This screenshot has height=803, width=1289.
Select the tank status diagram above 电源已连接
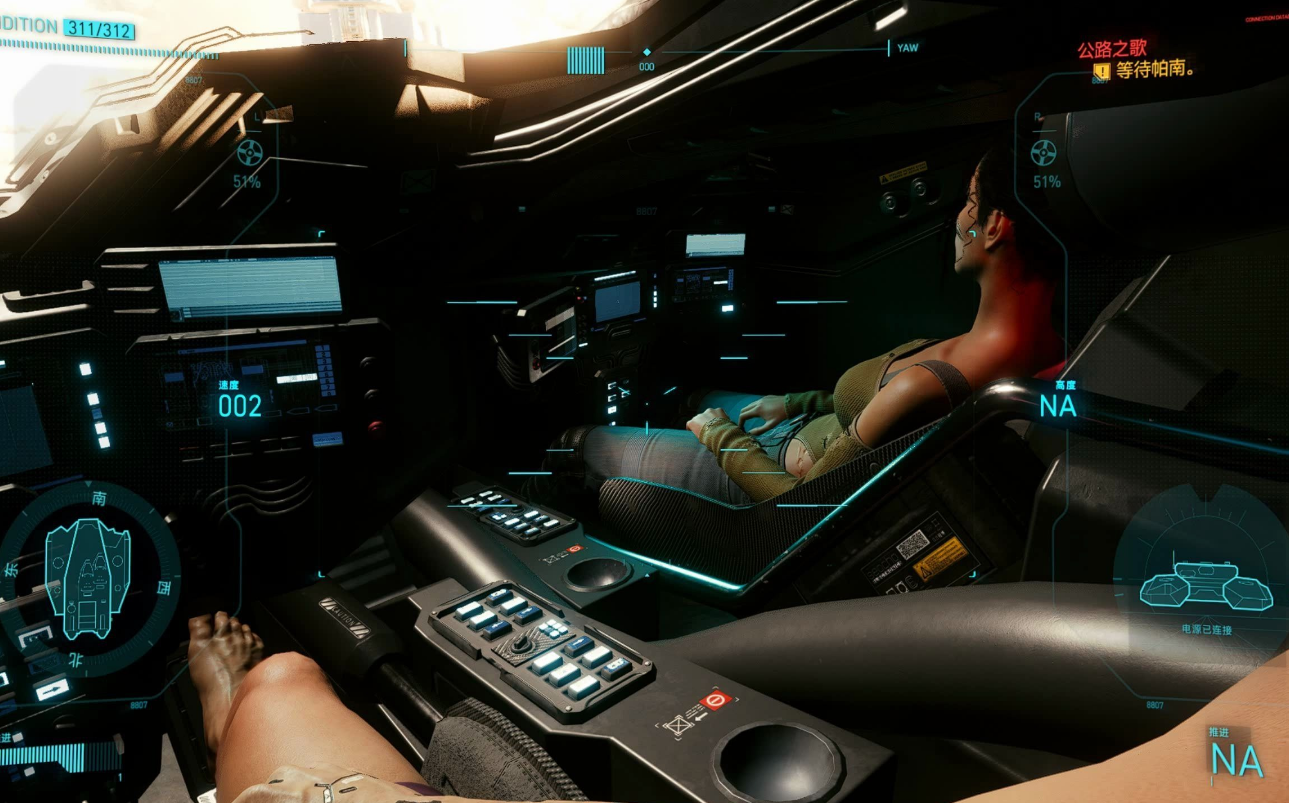click(1206, 586)
